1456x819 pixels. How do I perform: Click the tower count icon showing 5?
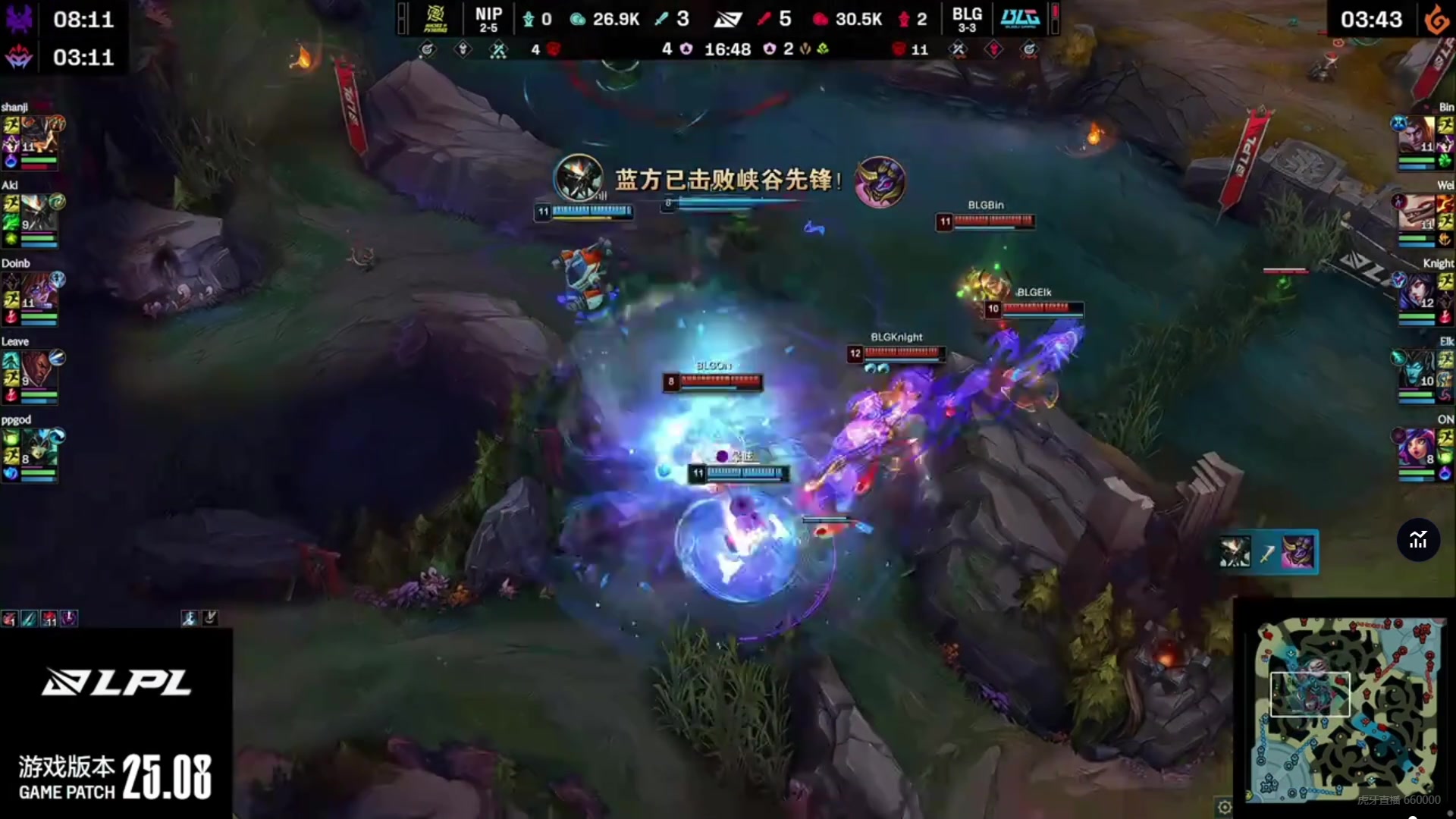[763, 20]
